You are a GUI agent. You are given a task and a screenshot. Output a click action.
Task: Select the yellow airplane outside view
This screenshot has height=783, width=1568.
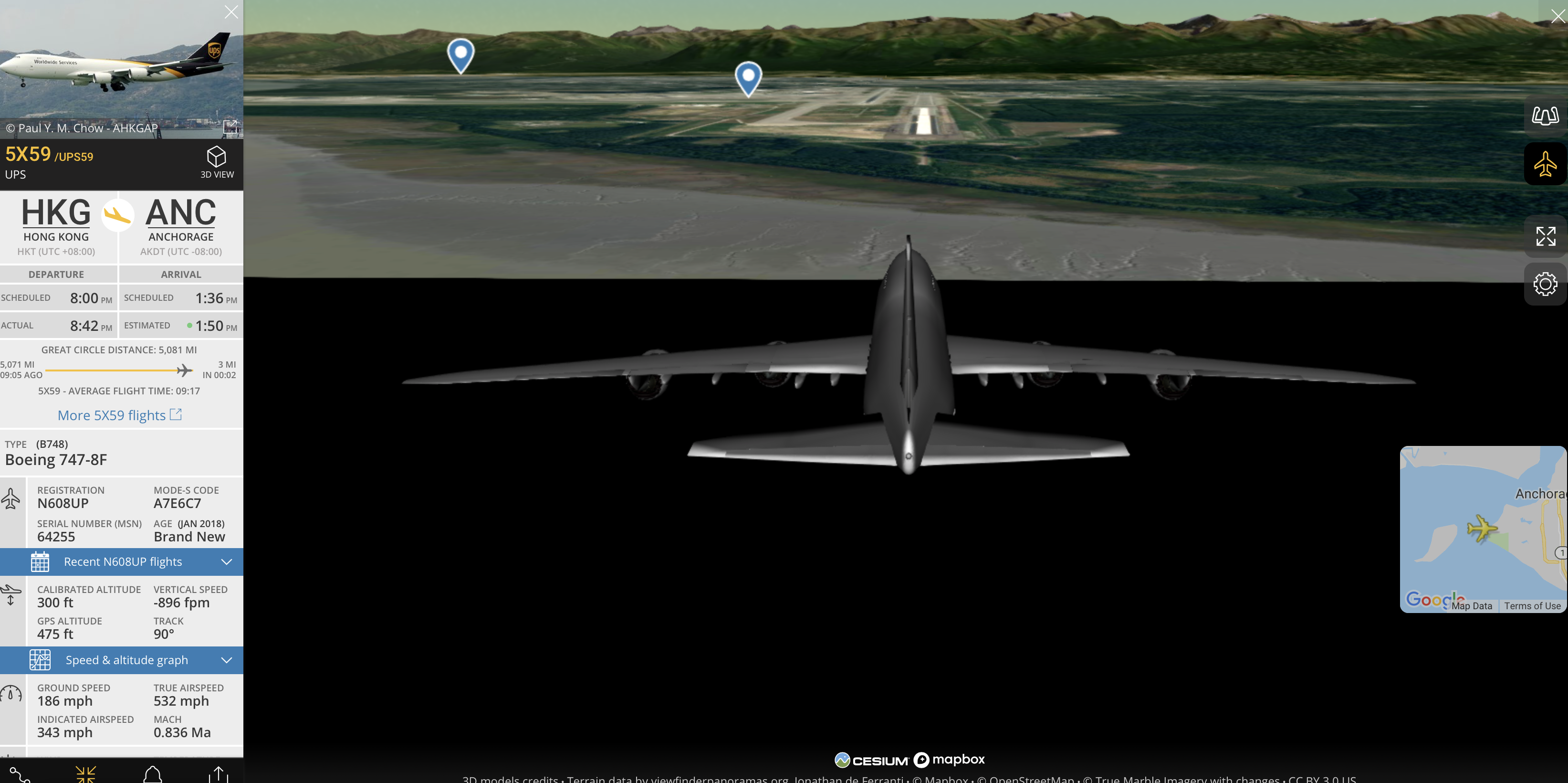click(x=1545, y=164)
